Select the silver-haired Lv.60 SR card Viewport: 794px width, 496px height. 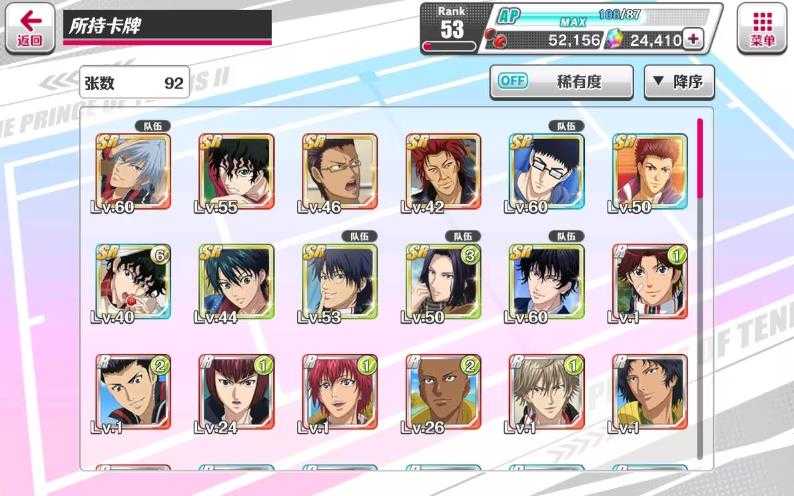pyautogui.click(x=133, y=171)
